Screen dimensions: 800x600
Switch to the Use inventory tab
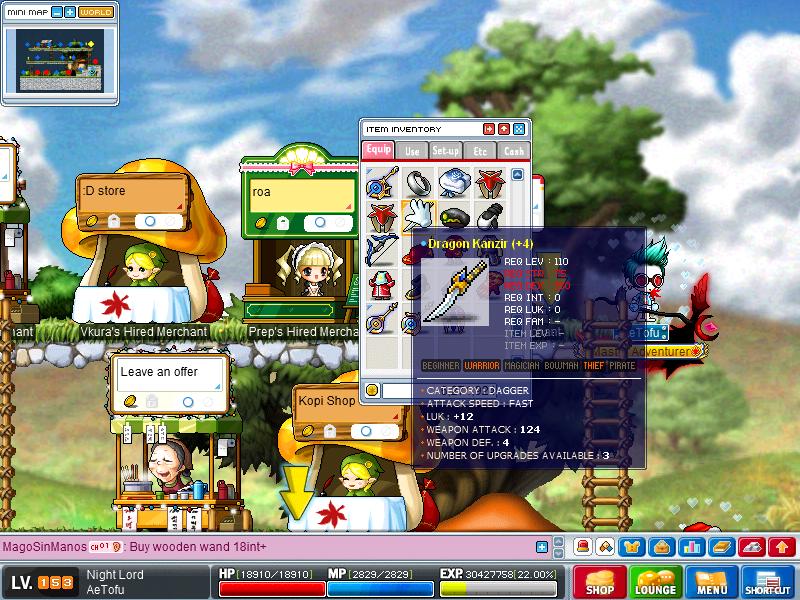[412, 150]
